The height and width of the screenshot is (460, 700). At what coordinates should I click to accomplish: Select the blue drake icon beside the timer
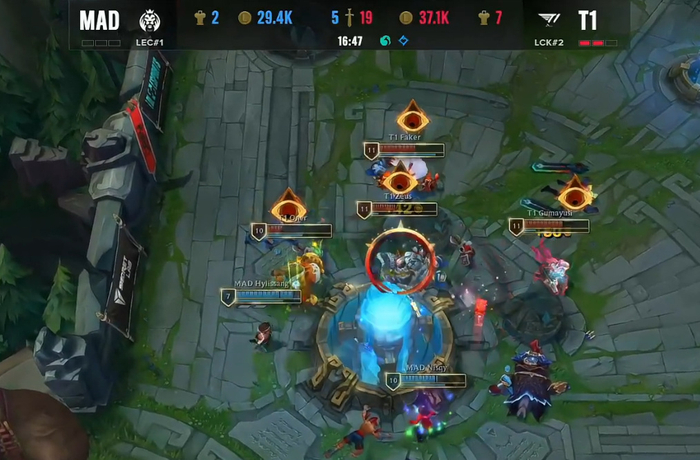pyautogui.click(x=403, y=41)
